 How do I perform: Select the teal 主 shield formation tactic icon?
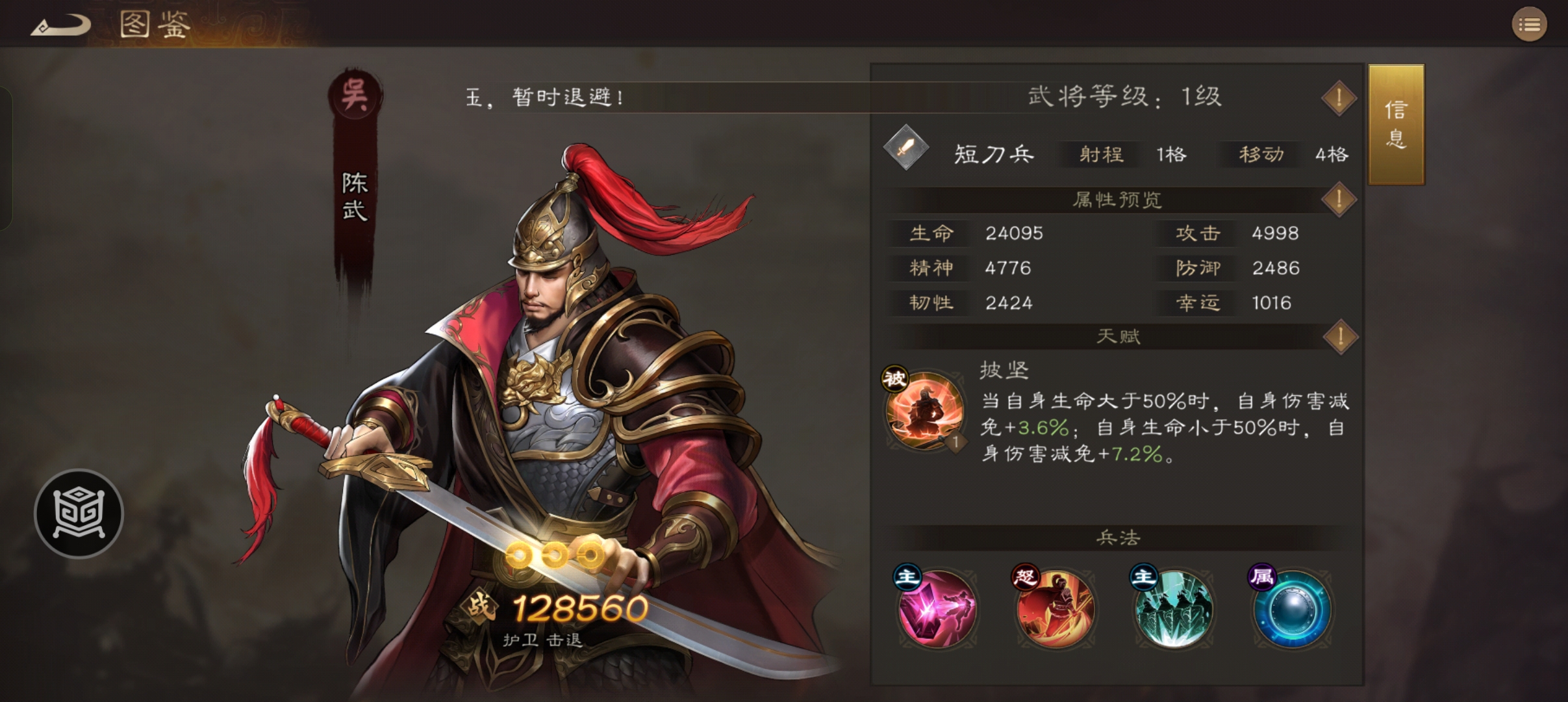click(1176, 609)
